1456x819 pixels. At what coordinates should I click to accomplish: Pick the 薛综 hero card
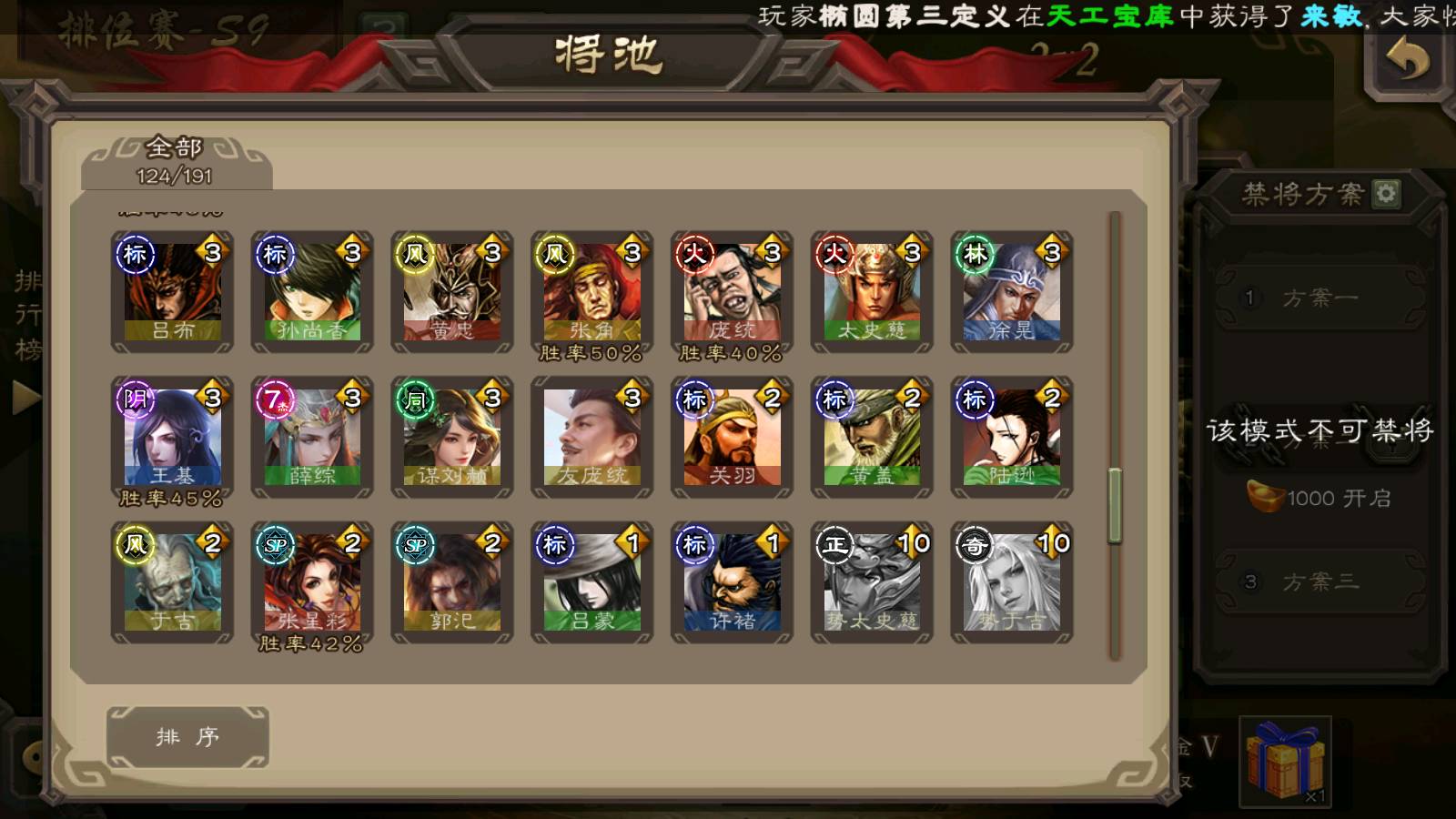(312, 437)
